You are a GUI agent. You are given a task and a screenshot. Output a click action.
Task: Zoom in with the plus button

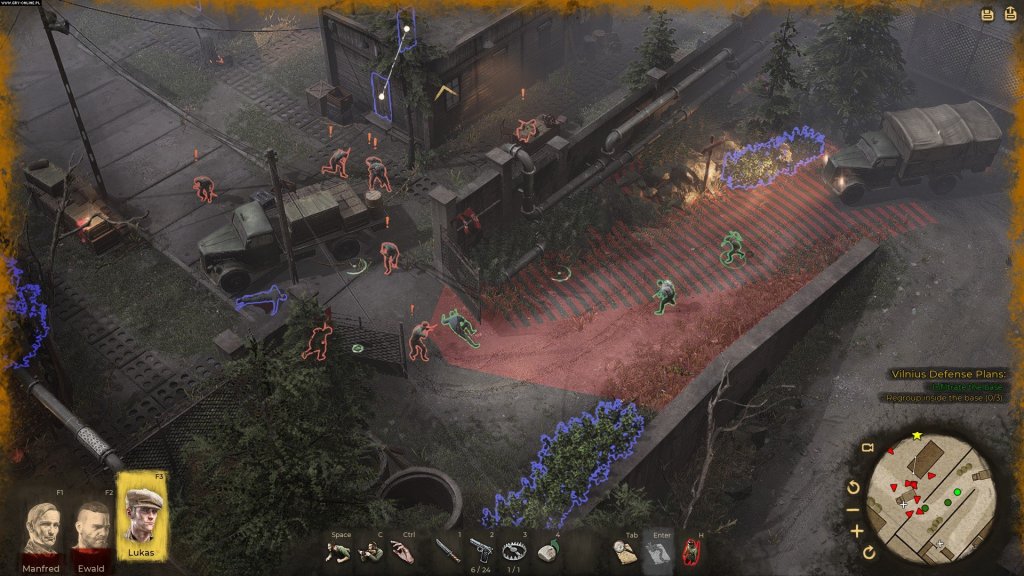point(857,531)
